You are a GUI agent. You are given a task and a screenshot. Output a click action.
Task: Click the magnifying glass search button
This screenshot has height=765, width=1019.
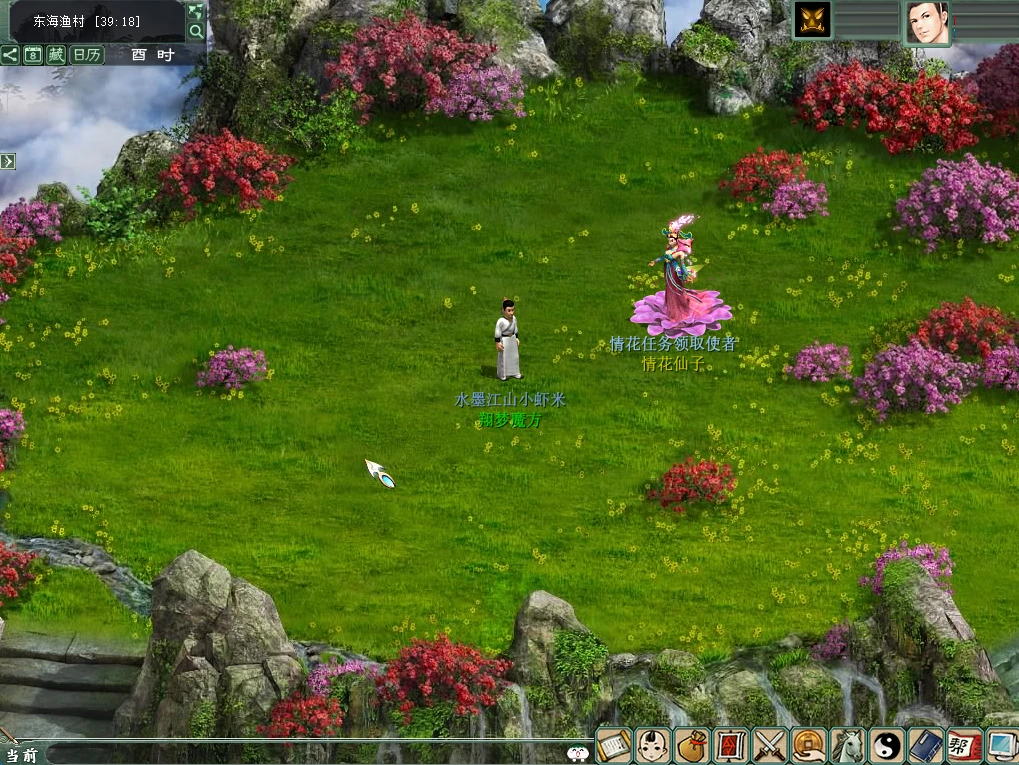pos(196,31)
